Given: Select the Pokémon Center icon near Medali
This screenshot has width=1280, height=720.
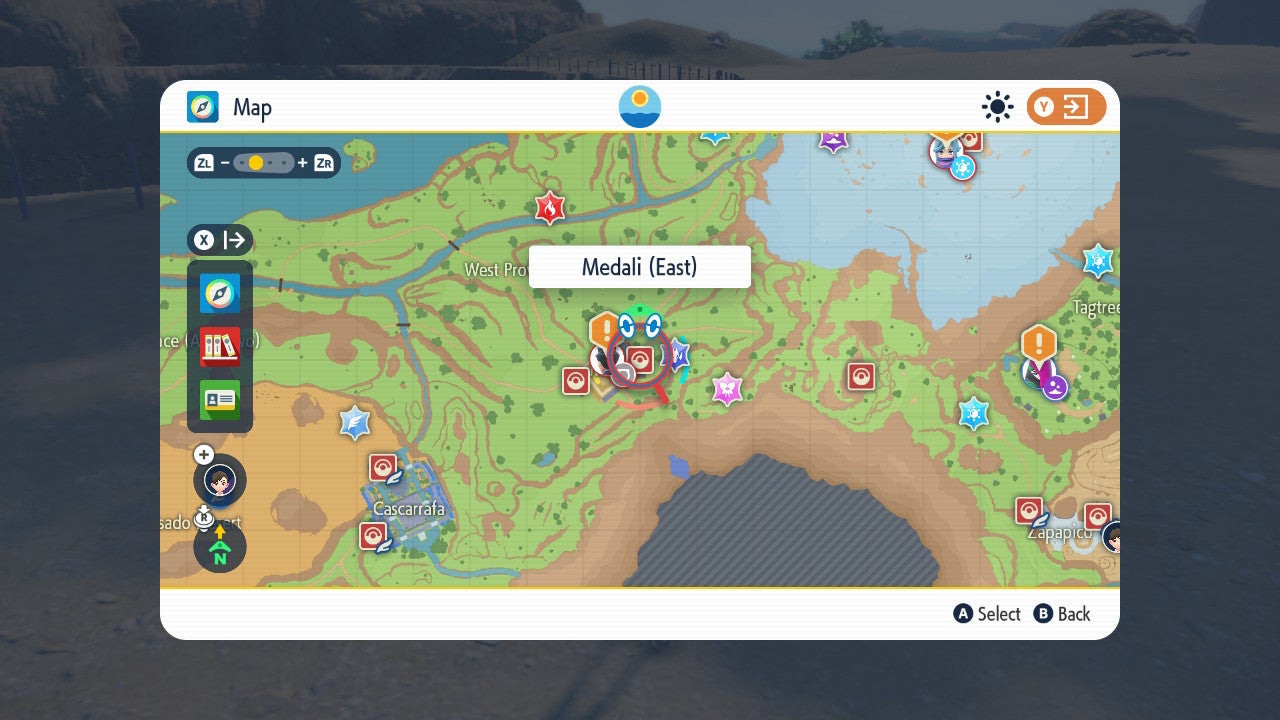Looking at the screenshot, I should coord(638,361).
